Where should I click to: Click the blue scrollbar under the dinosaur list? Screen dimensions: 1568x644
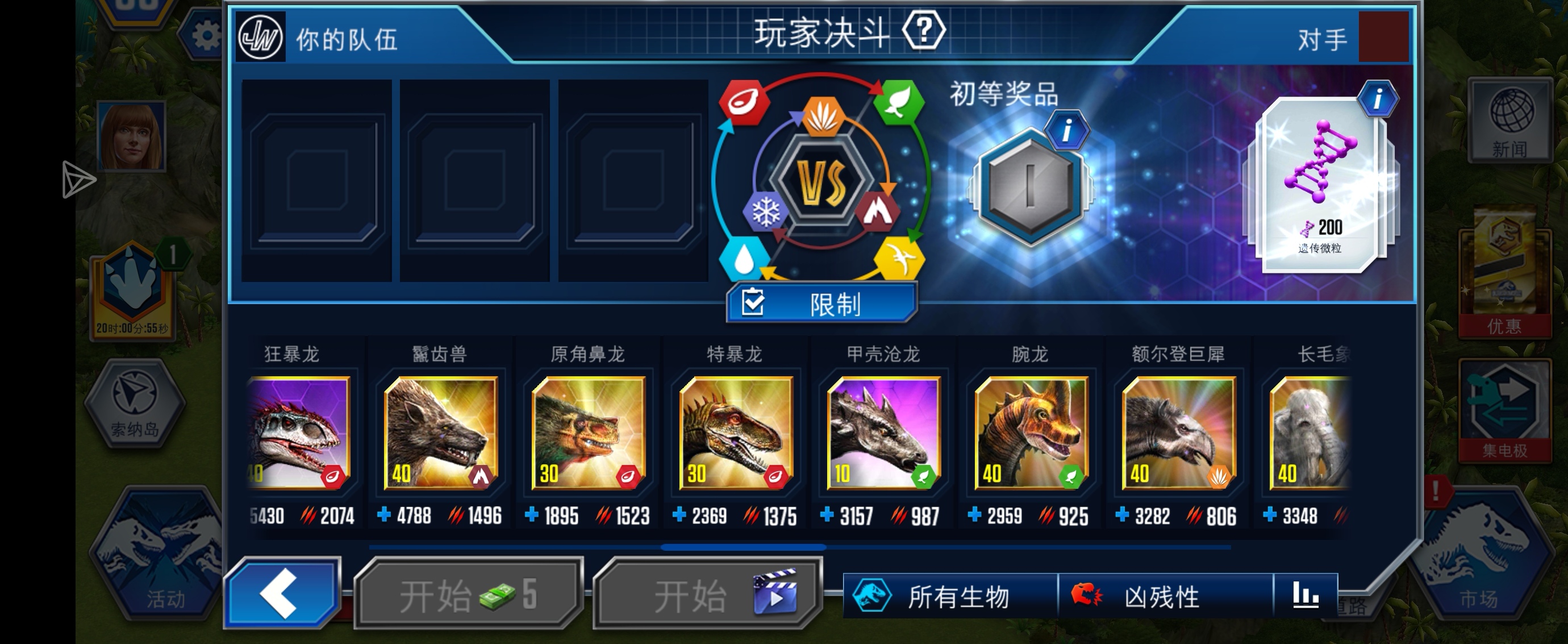[x=743, y=548]
